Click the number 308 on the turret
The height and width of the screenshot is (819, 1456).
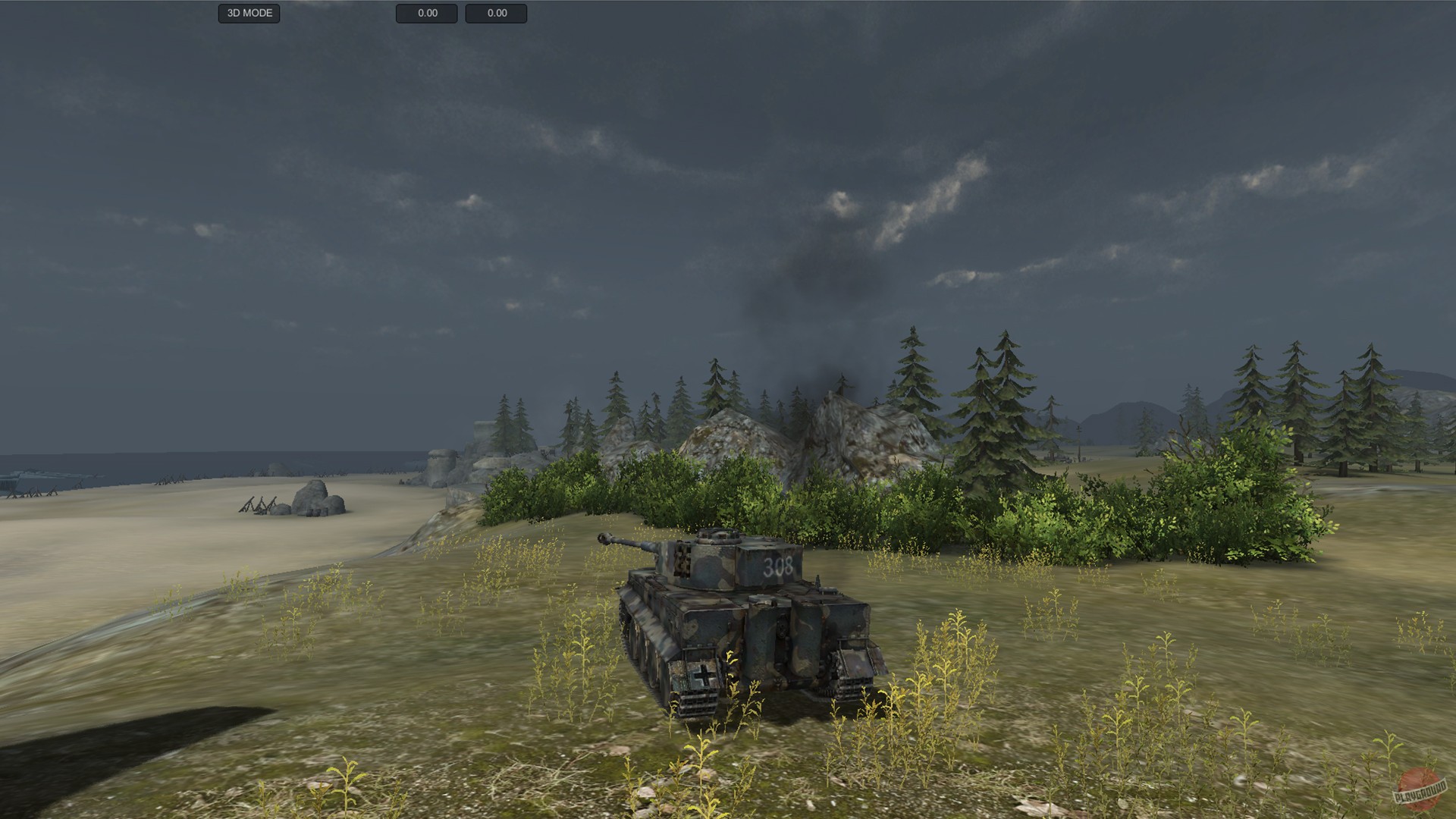[x=777, y=565]
